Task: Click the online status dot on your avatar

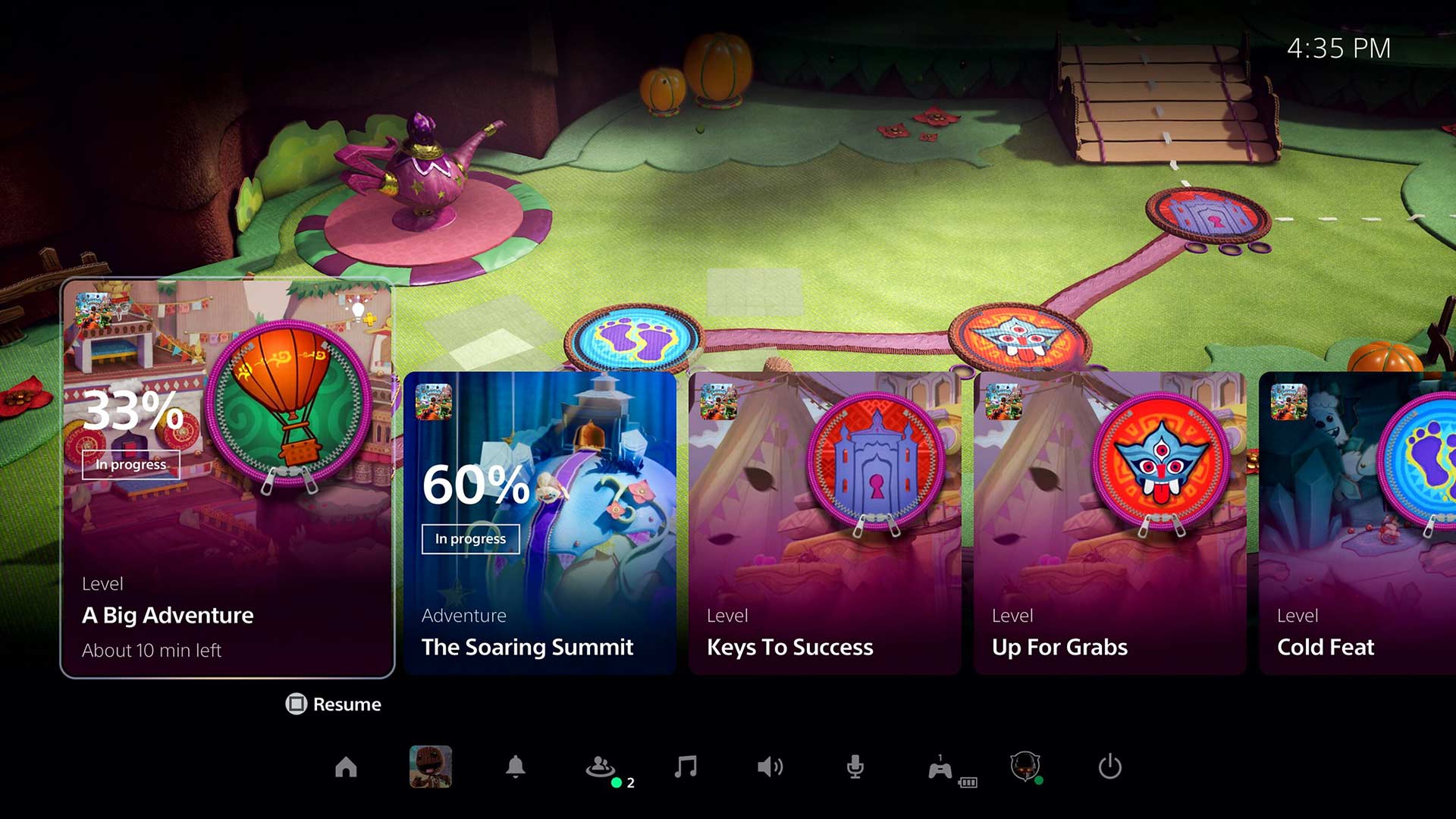Action: click(1040, 780)
